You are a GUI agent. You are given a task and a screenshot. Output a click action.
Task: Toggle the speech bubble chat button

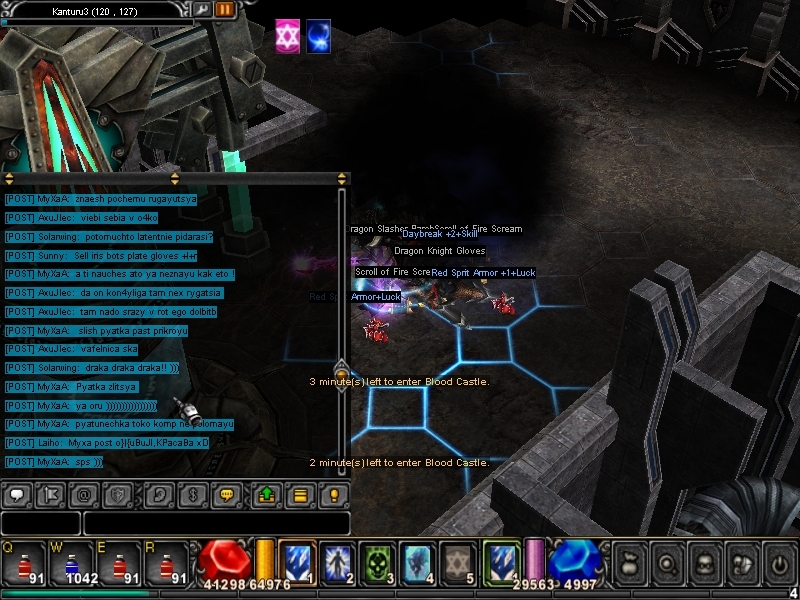18,494
